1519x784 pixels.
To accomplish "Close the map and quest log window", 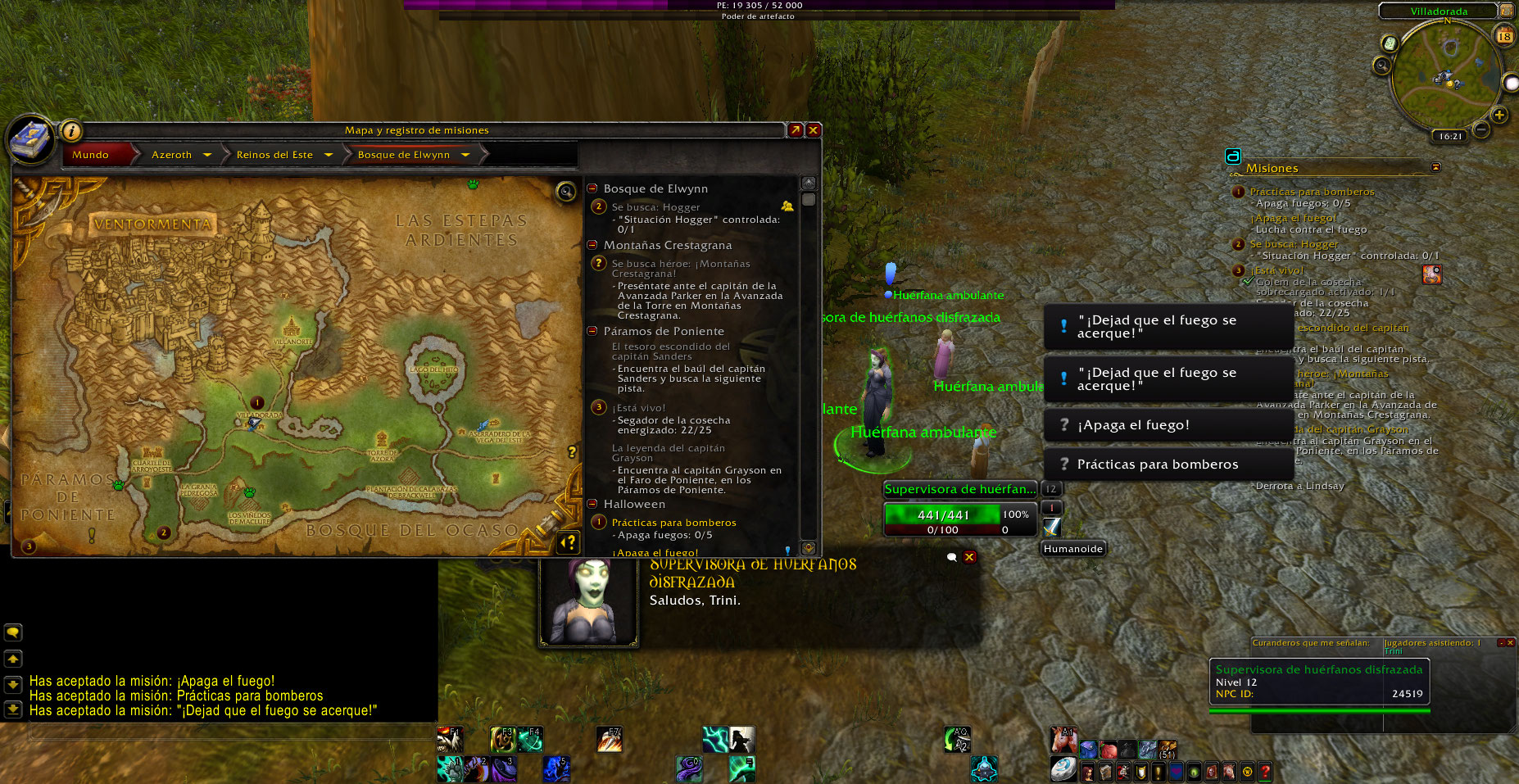I will (813, 130).
